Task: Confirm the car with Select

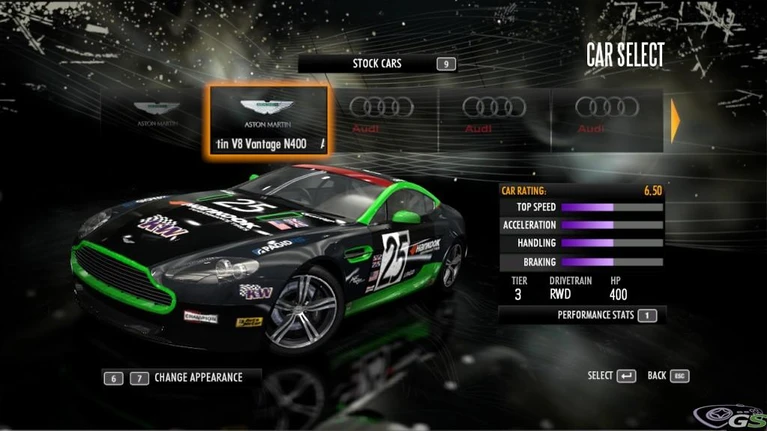Action: click(612, 376)
